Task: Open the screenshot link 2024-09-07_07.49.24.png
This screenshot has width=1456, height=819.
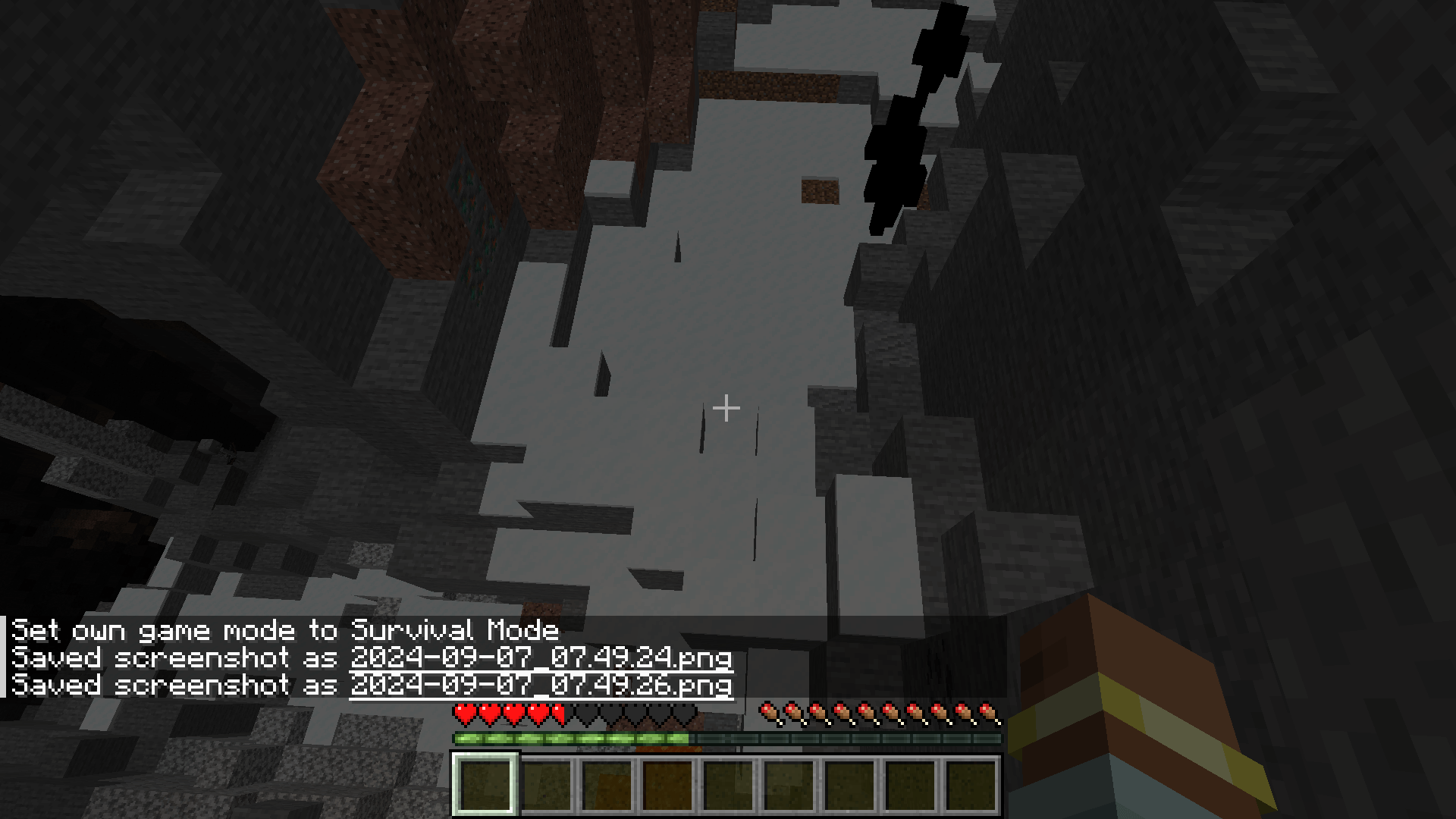Action: 540,657
